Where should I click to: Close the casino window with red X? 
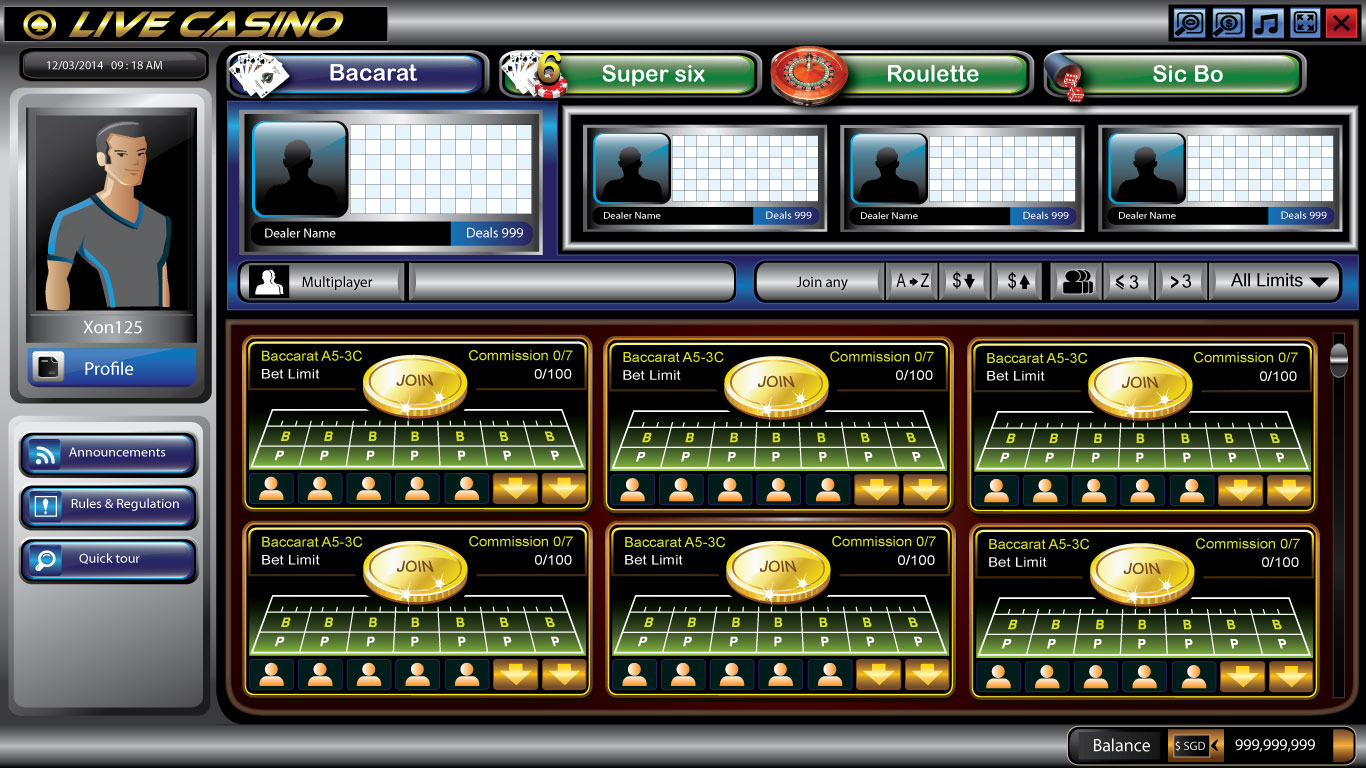click(x=1340, y=23)
